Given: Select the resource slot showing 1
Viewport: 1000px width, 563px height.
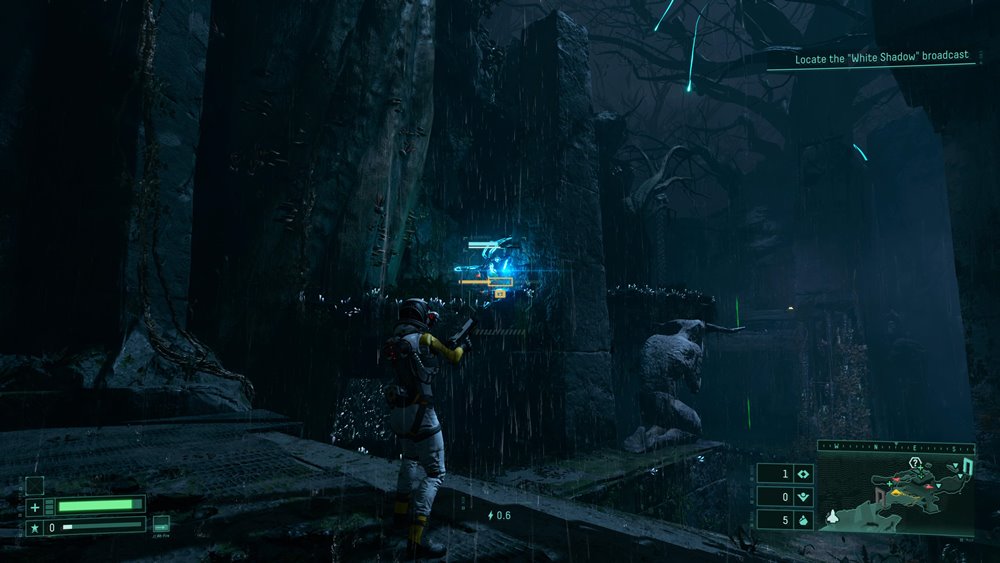Looking at the screenshot, I should pyautogui.click(x=784, y=474).
